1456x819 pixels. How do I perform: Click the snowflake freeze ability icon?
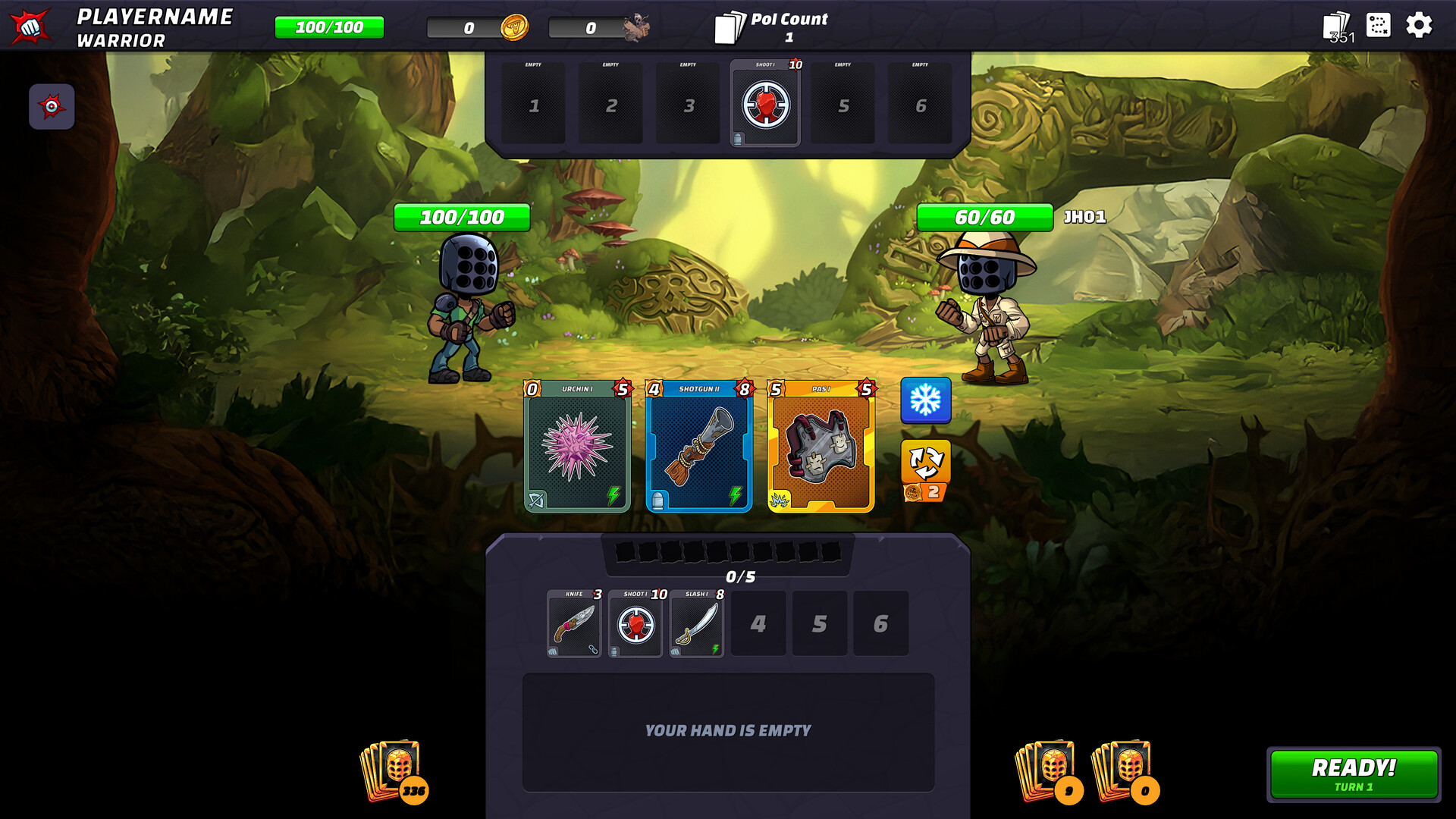[x=924, y=400]
